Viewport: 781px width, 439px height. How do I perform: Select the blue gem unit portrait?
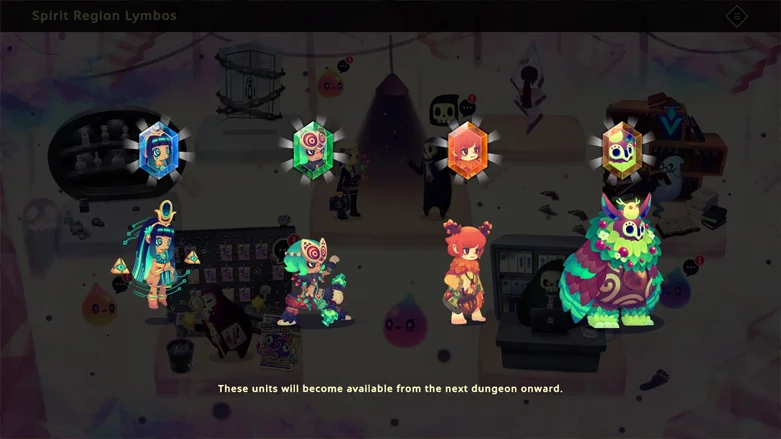159,150
